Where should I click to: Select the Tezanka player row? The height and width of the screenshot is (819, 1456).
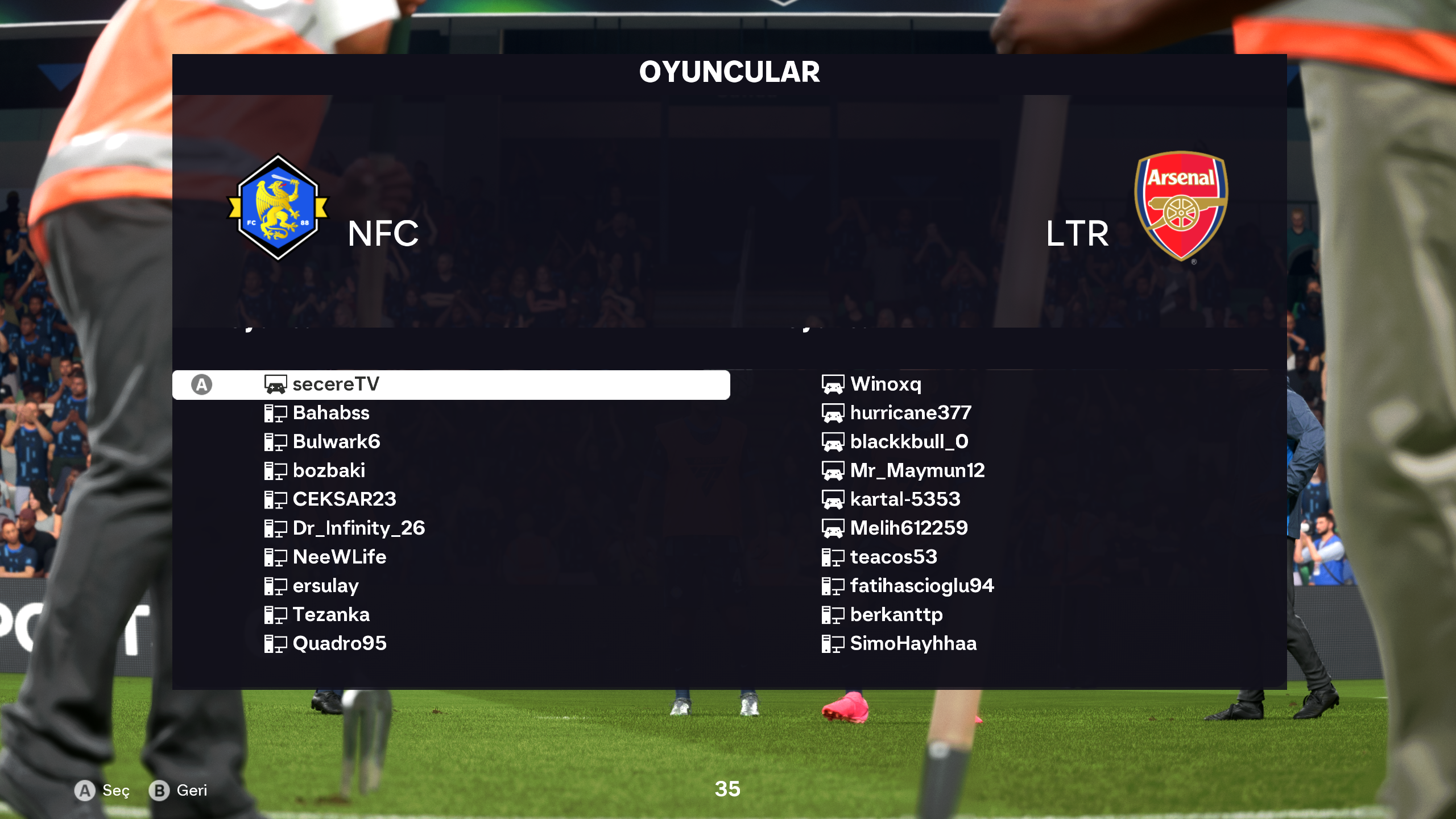tap(331, 615)
